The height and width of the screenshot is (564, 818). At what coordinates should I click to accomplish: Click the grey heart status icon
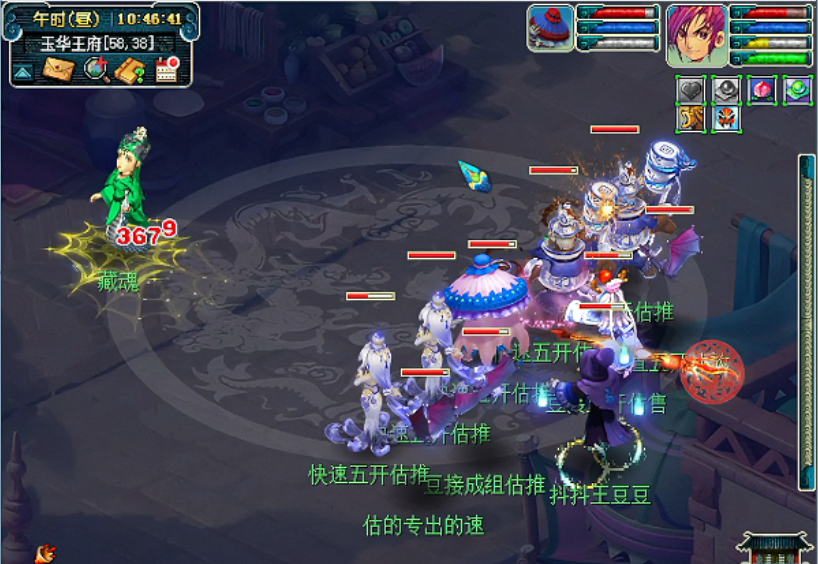coord(692,91)
